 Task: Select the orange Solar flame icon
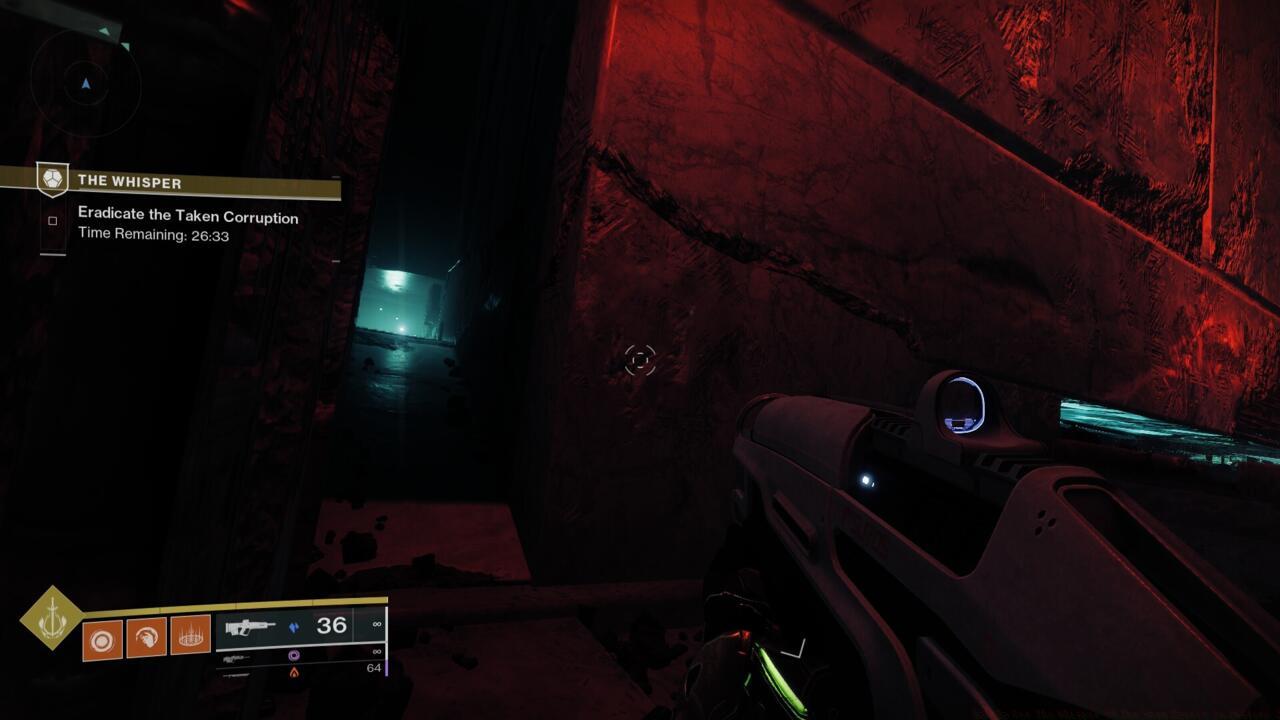coord(294,672)
